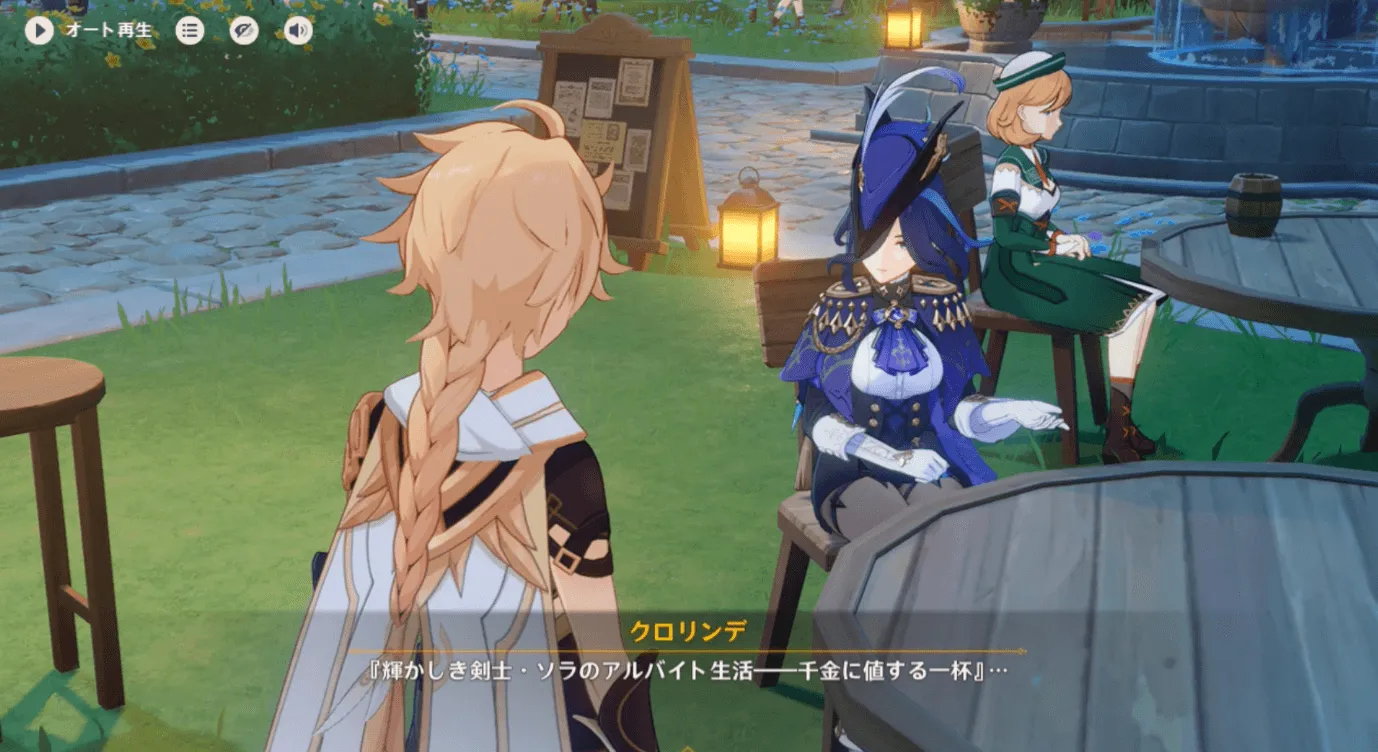Click the dialogue line to advance
The image size is (1378, 752).
(x=689, y=668)
